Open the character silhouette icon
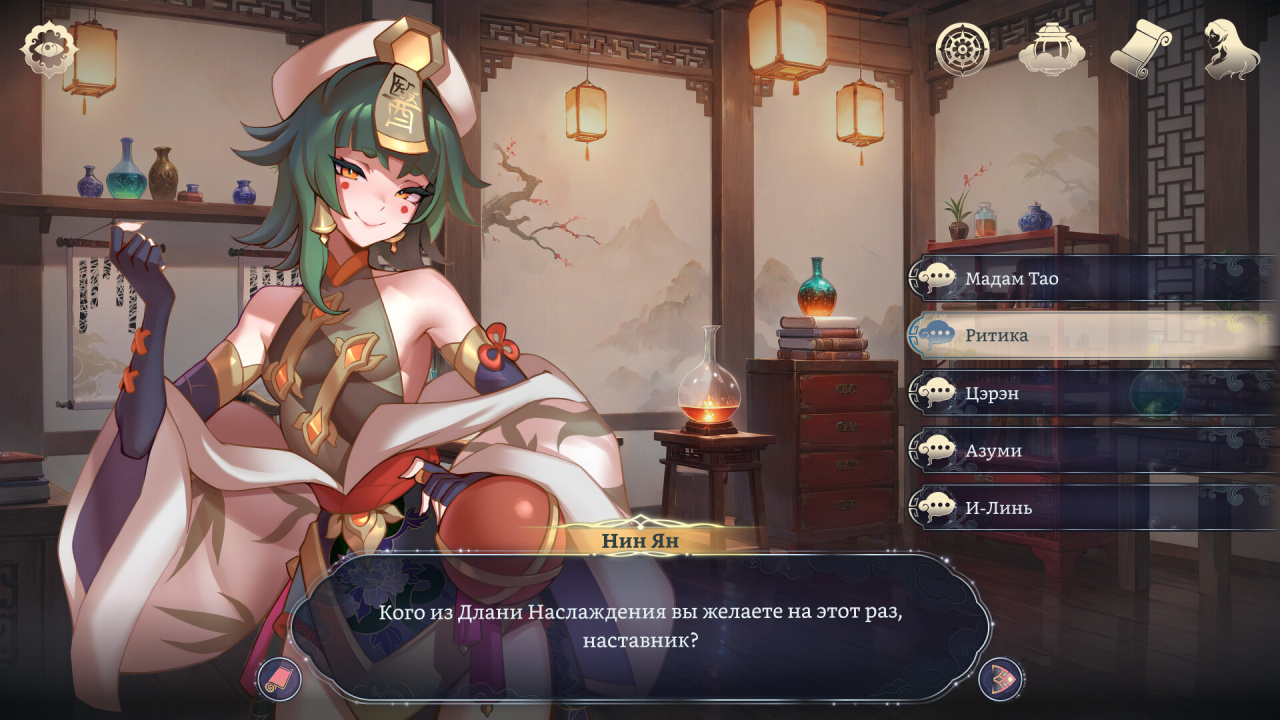 point(1231,48)
